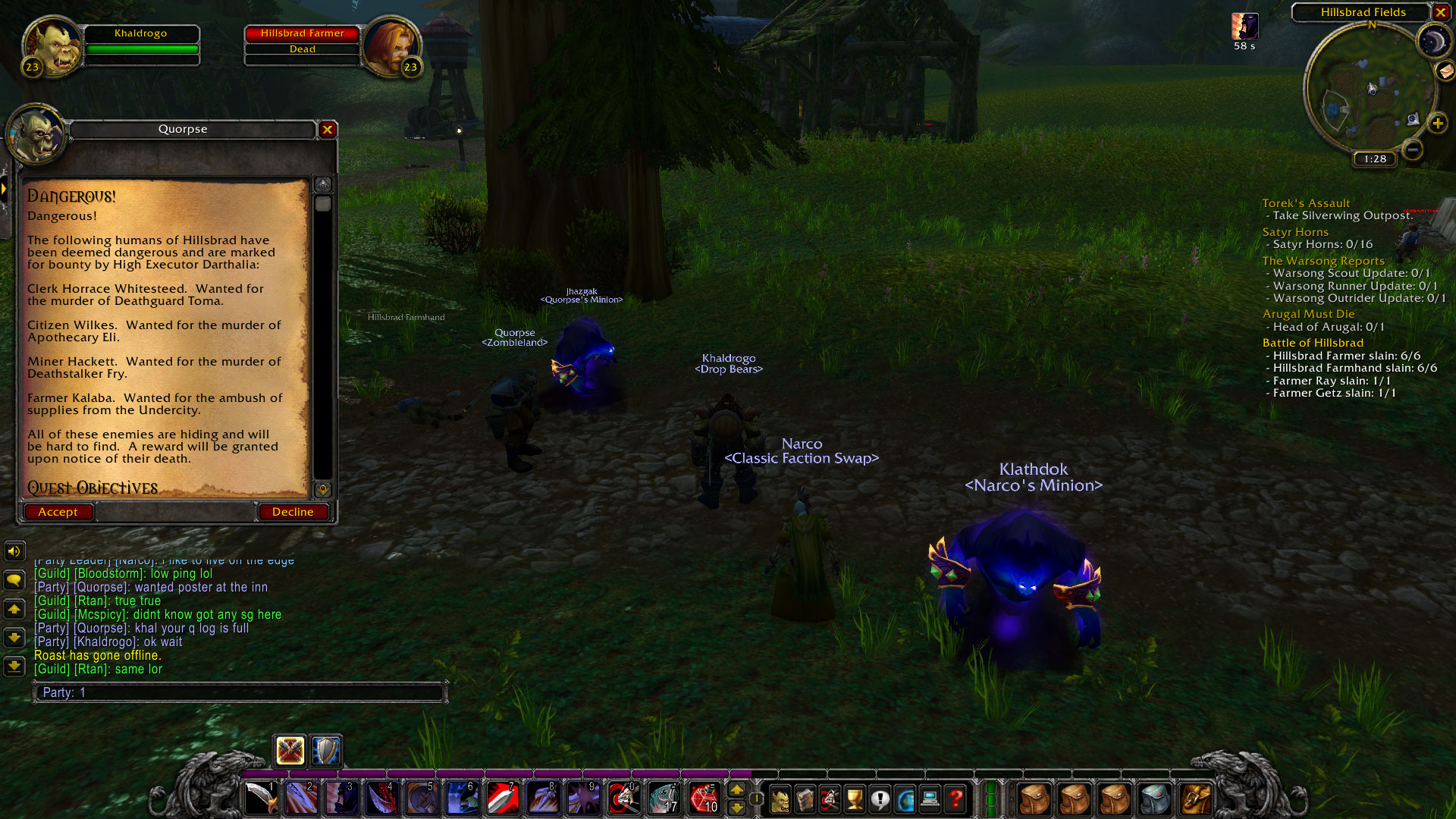Screen dimensions: 1456x819
Task: Collapse the Battle of Hillsbrad quest tracker
Action: click(1313, 342)
